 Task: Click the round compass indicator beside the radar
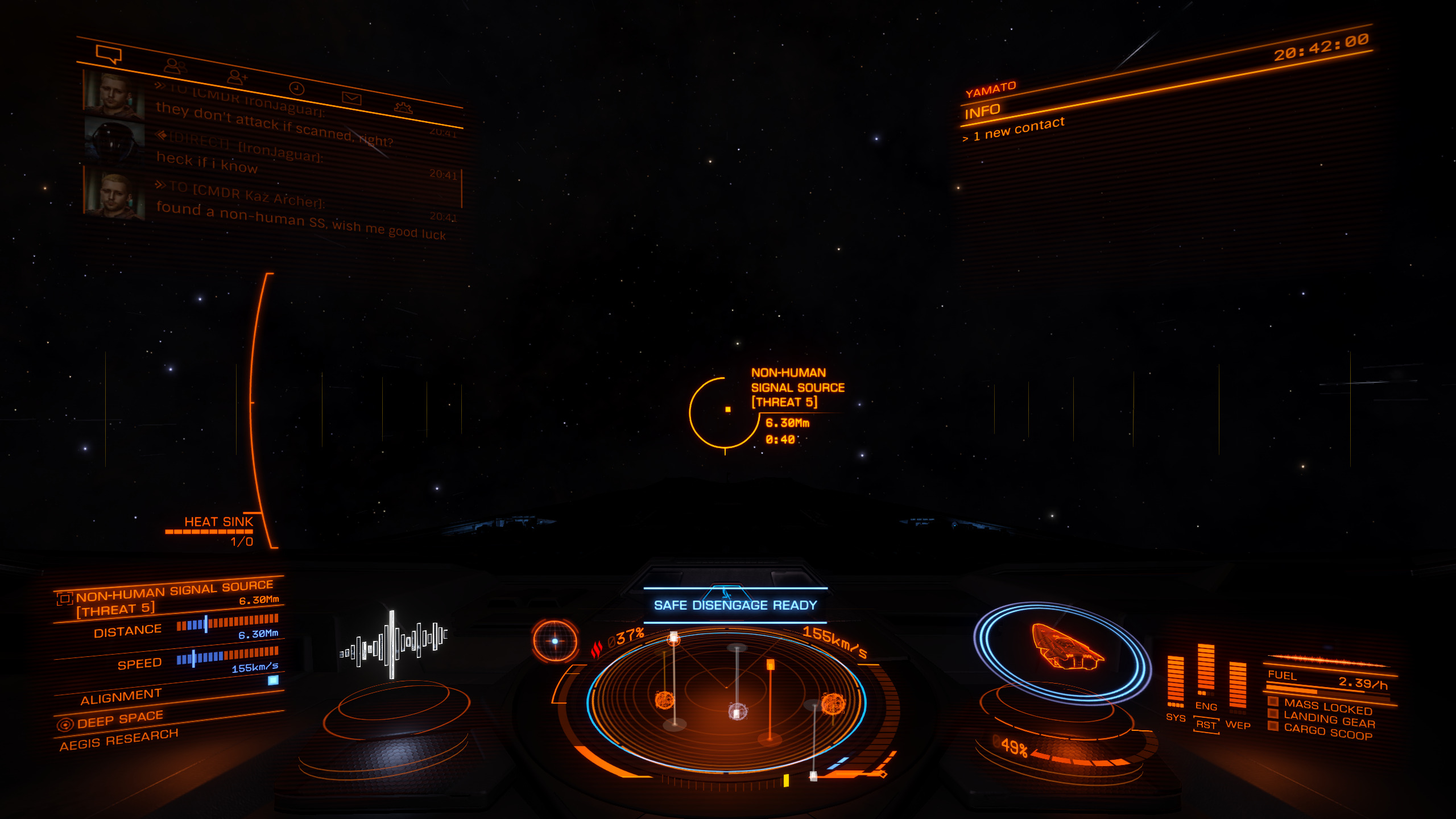coord(555,641)
